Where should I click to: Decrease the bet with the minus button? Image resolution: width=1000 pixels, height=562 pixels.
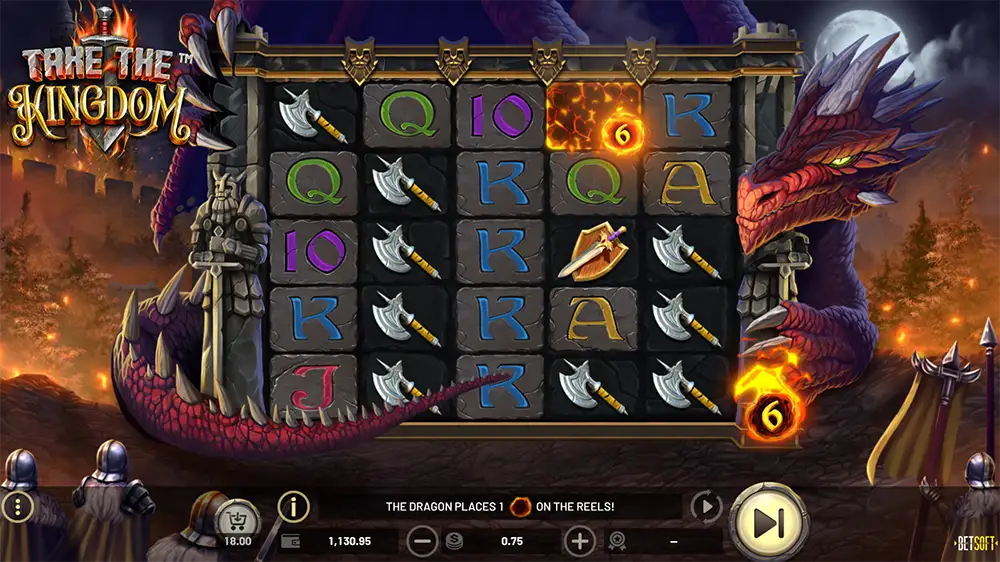coord(422,541)
